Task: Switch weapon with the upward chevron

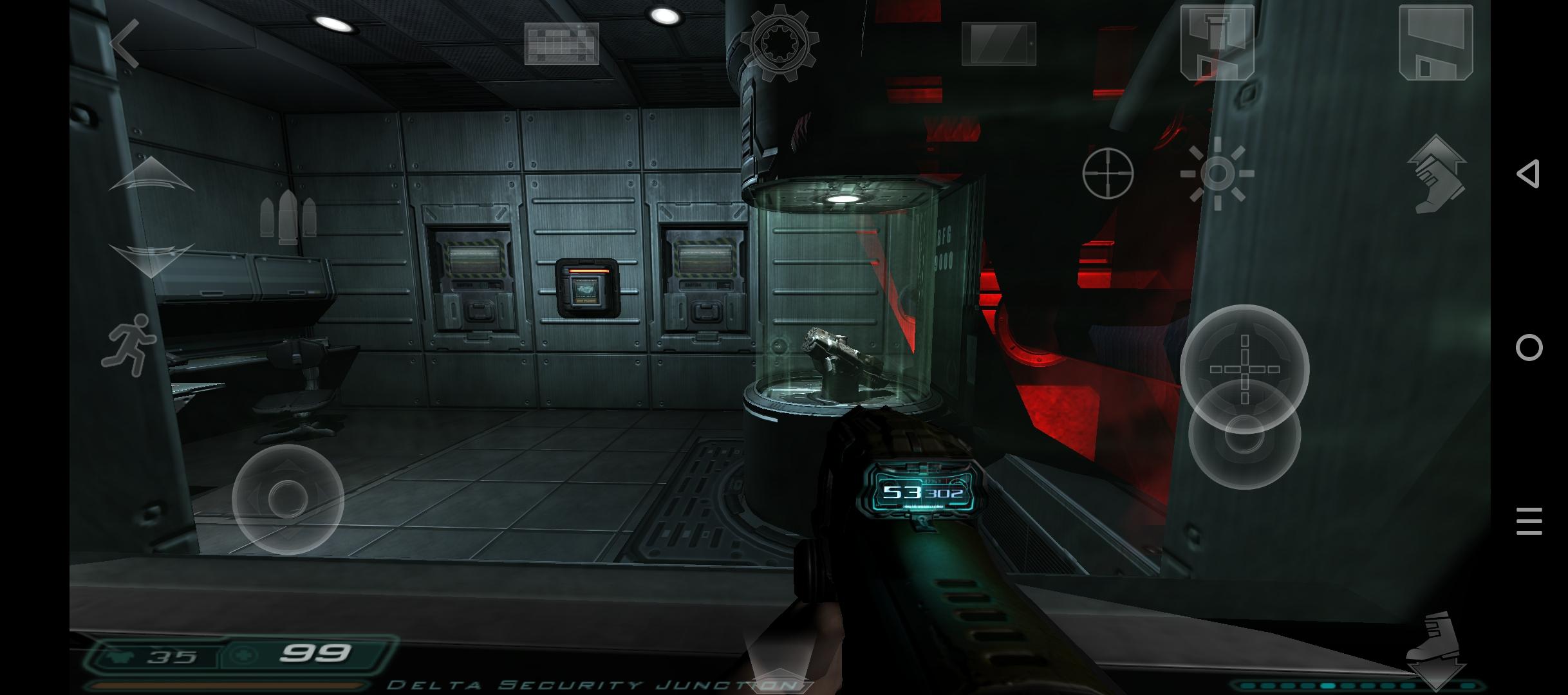Action: (x=151, y=174)
